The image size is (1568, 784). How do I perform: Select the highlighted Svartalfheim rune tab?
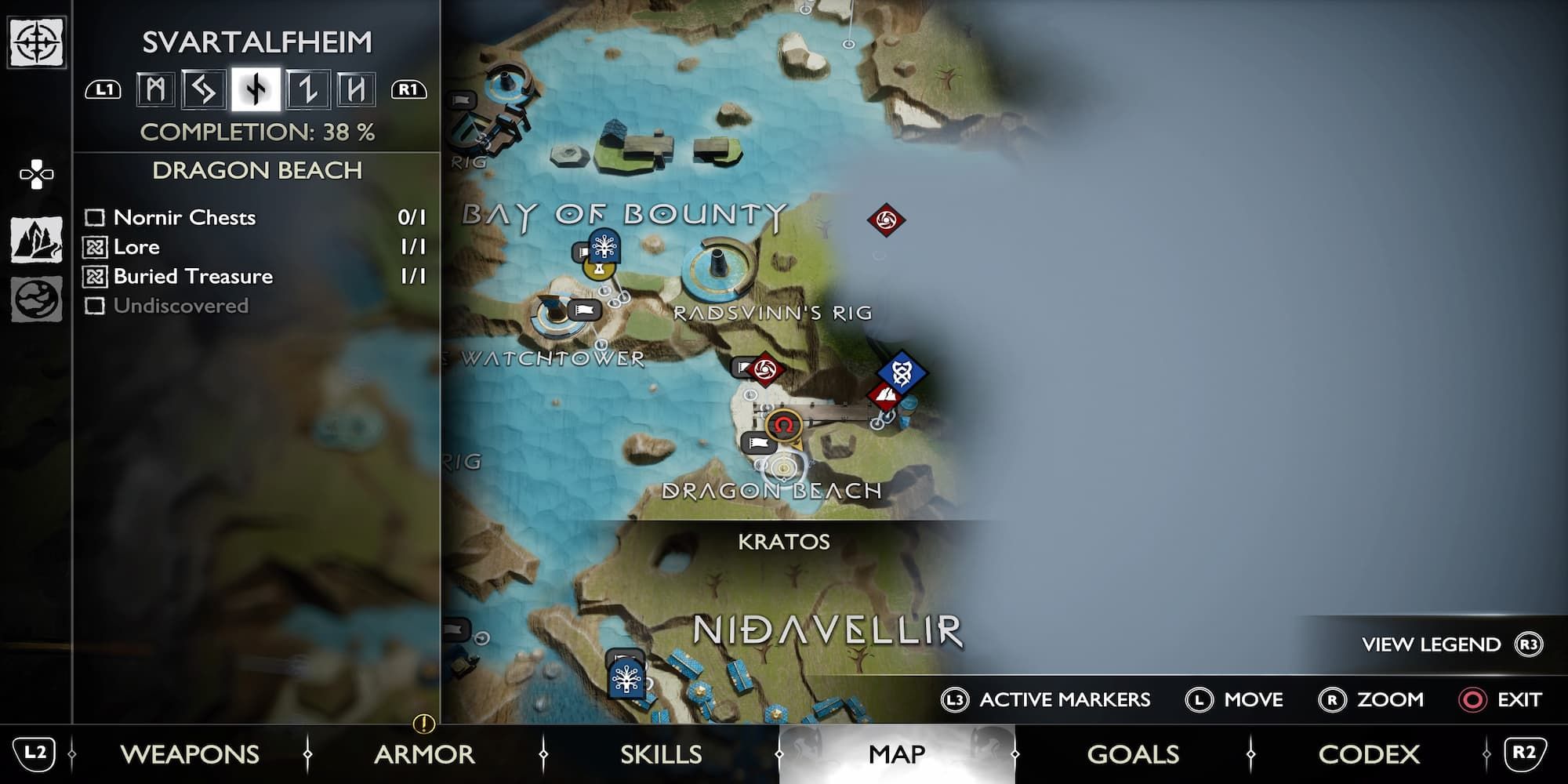coord(255,90)
